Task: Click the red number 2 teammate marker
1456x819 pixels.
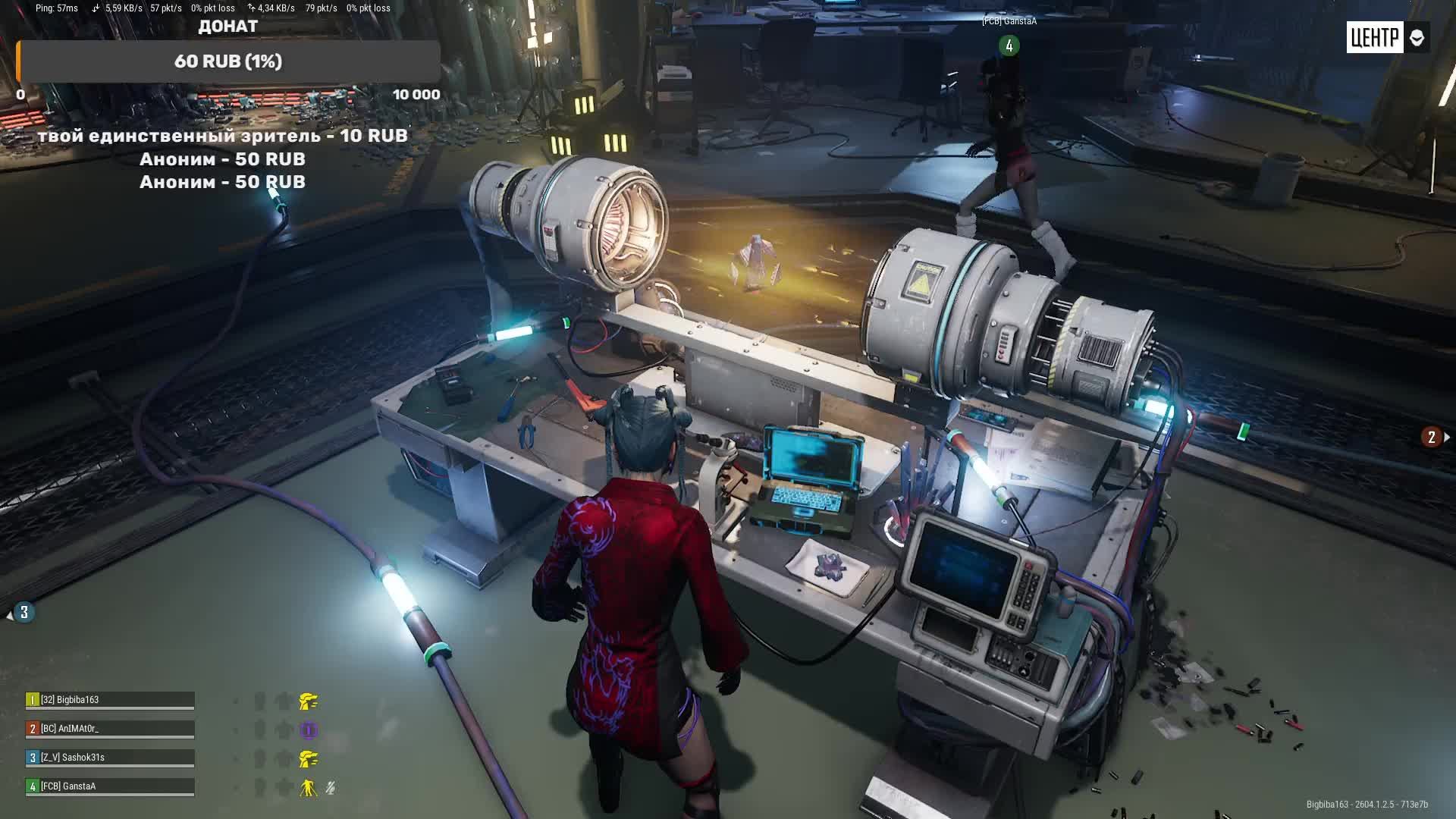Action: point(1431,437)
